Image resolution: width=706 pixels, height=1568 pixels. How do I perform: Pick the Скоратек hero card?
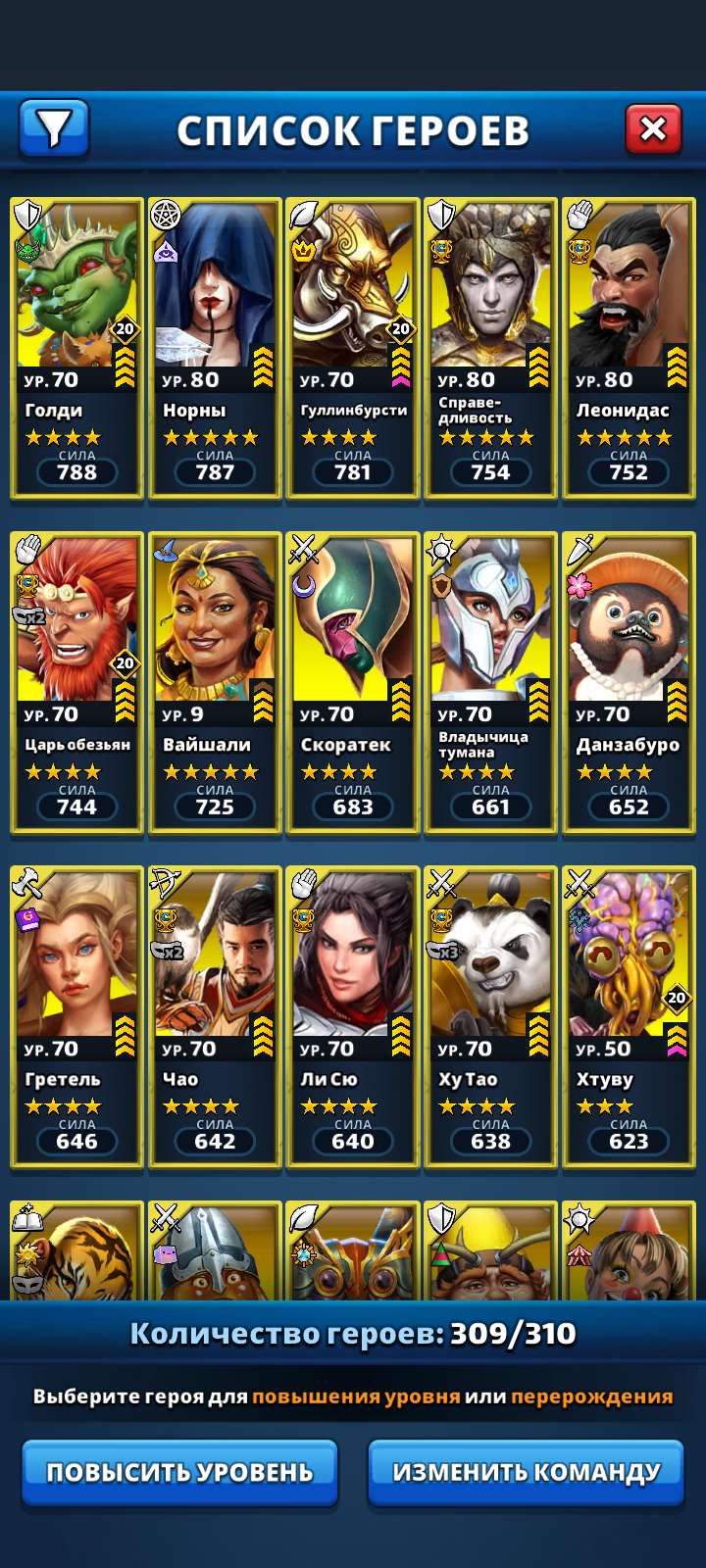(353, 682)
